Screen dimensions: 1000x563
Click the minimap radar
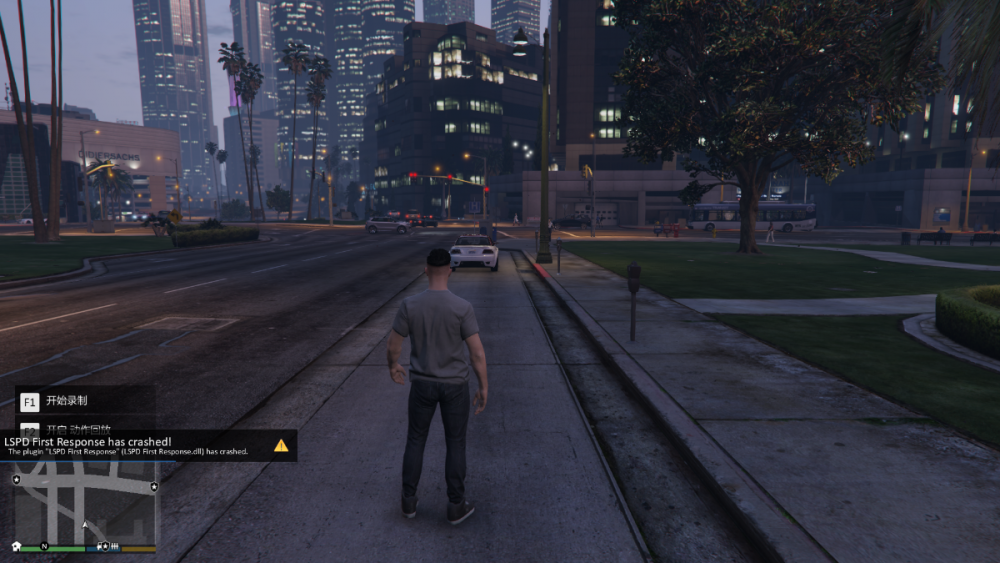[85, 502]
